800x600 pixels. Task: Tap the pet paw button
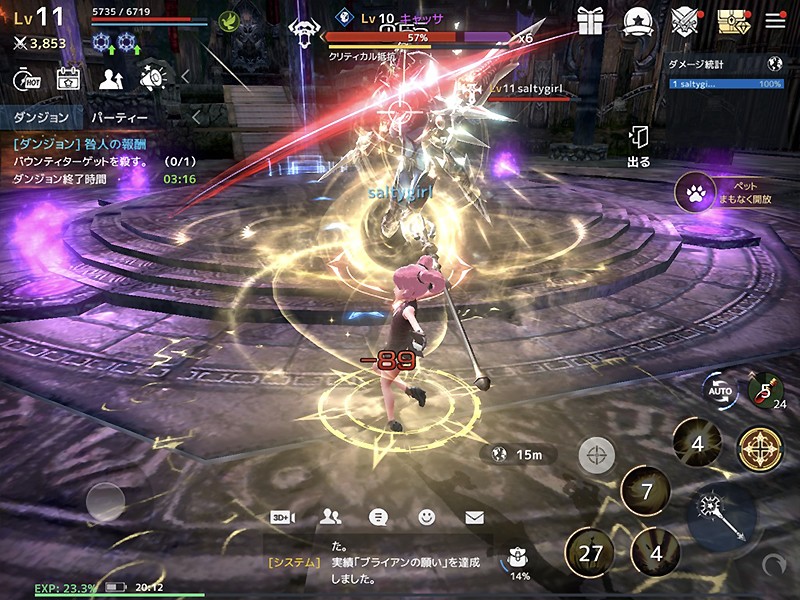pyautogui.click(x=693, y=192)
